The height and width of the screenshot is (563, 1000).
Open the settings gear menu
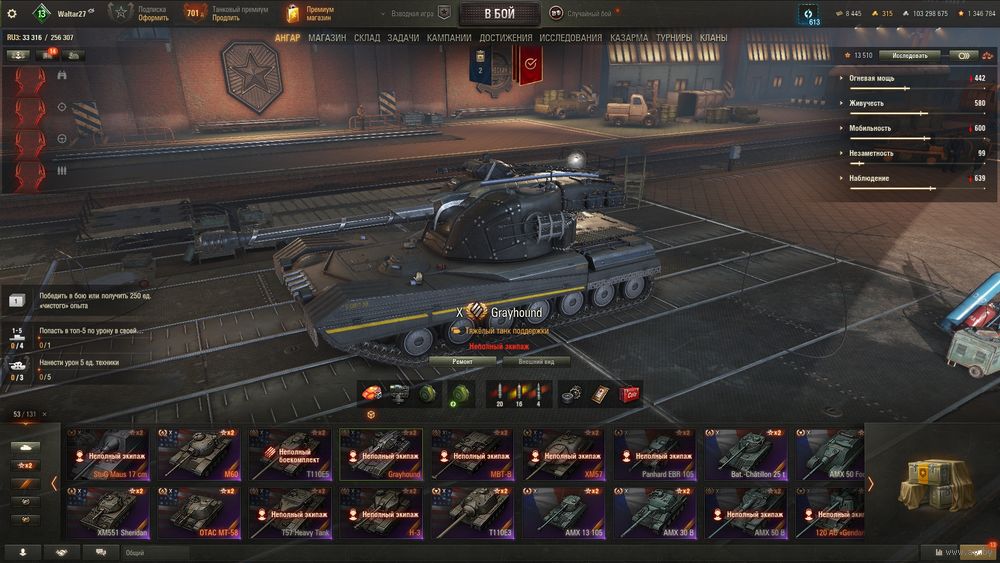(12, 13)
